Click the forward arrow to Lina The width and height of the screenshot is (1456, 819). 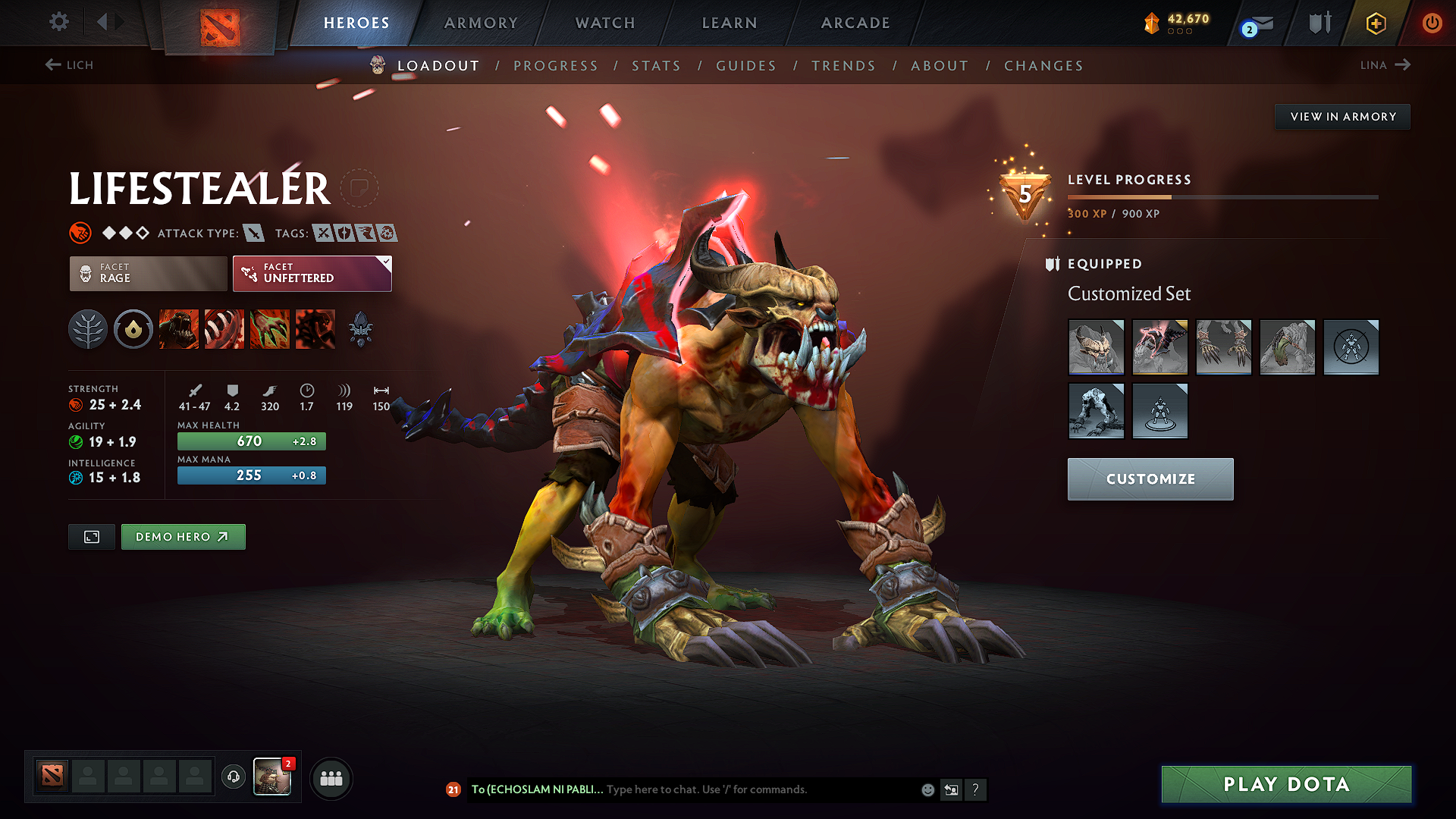click(x=1404, y=64)
